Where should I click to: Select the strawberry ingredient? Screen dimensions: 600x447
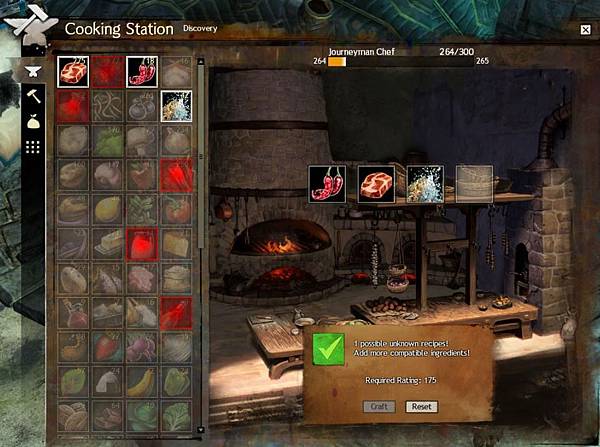107,347
